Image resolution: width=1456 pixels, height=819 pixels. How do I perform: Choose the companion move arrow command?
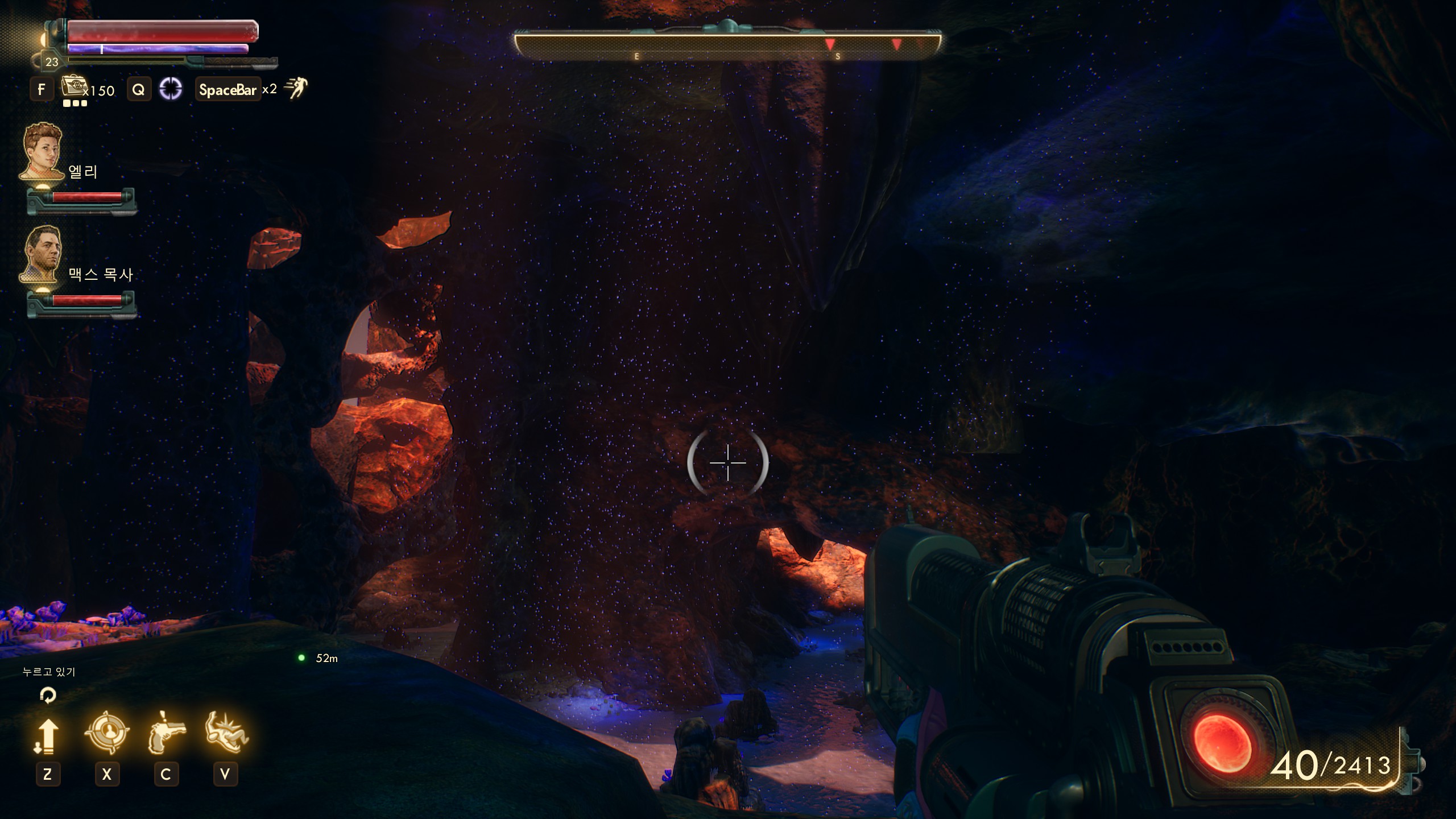pos(47,736)
